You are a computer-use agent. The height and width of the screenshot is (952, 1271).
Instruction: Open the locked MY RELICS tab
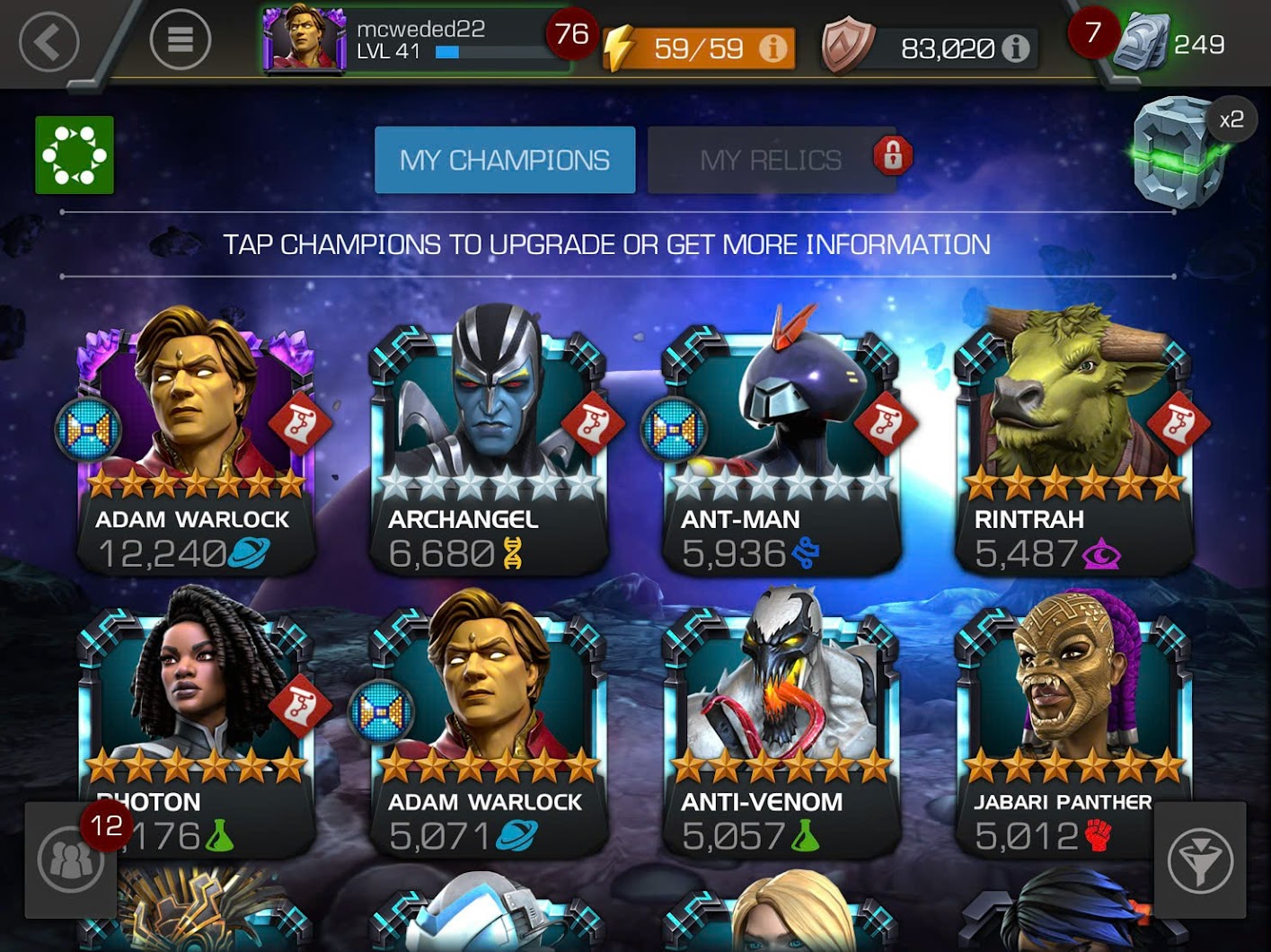774,158
